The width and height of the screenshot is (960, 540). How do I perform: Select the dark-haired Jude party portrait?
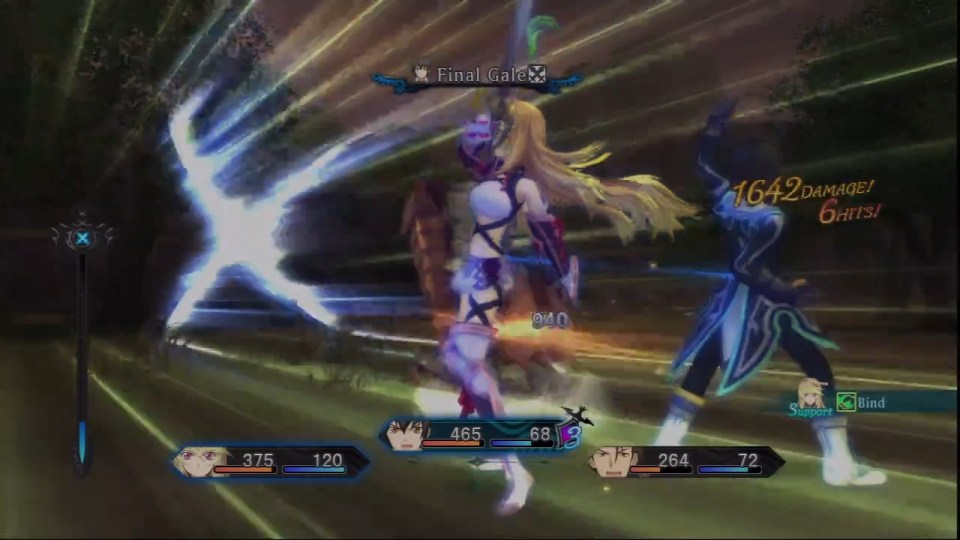tap(402, 435)
